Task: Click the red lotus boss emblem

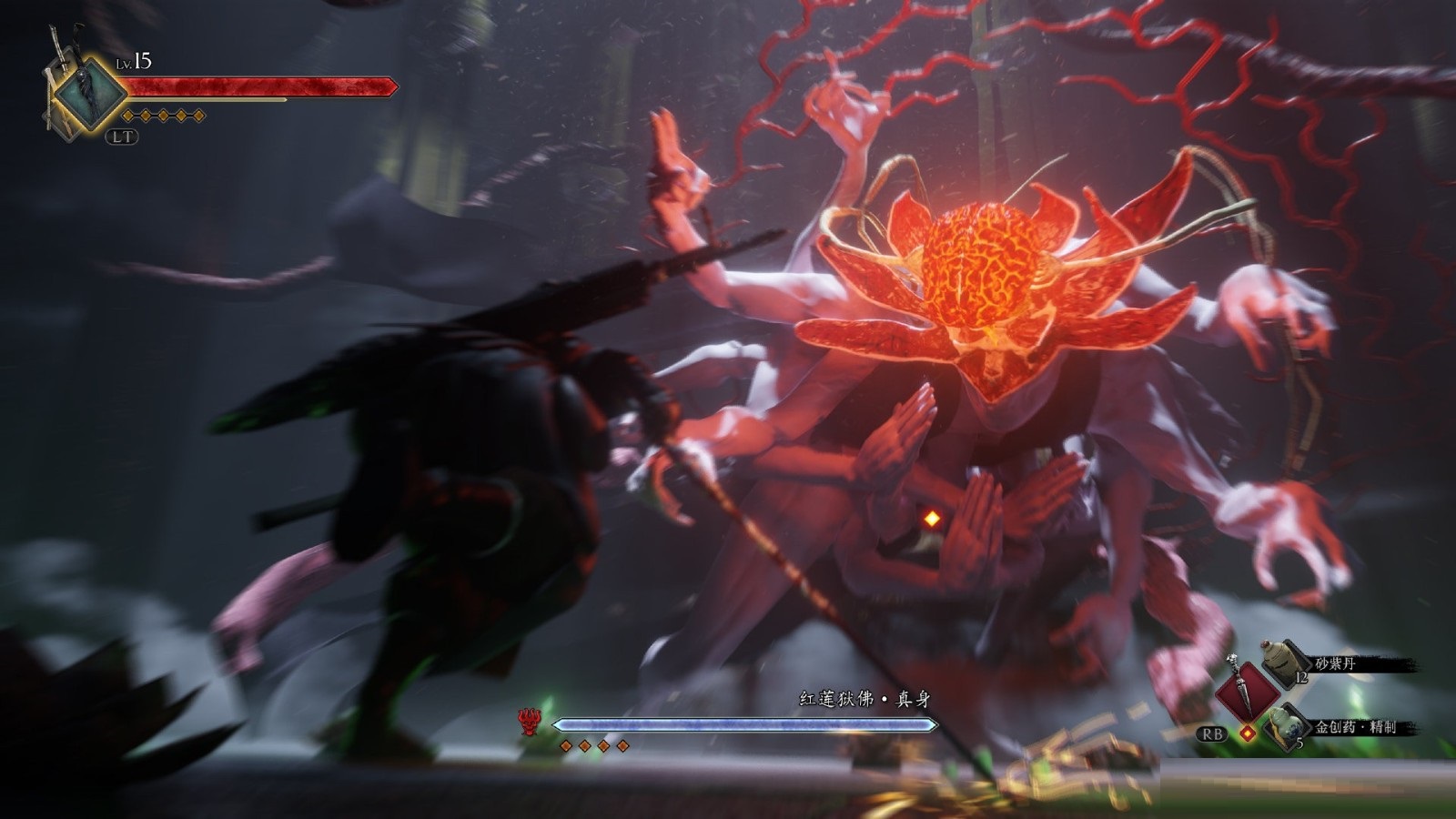Action: coord(528,723)
